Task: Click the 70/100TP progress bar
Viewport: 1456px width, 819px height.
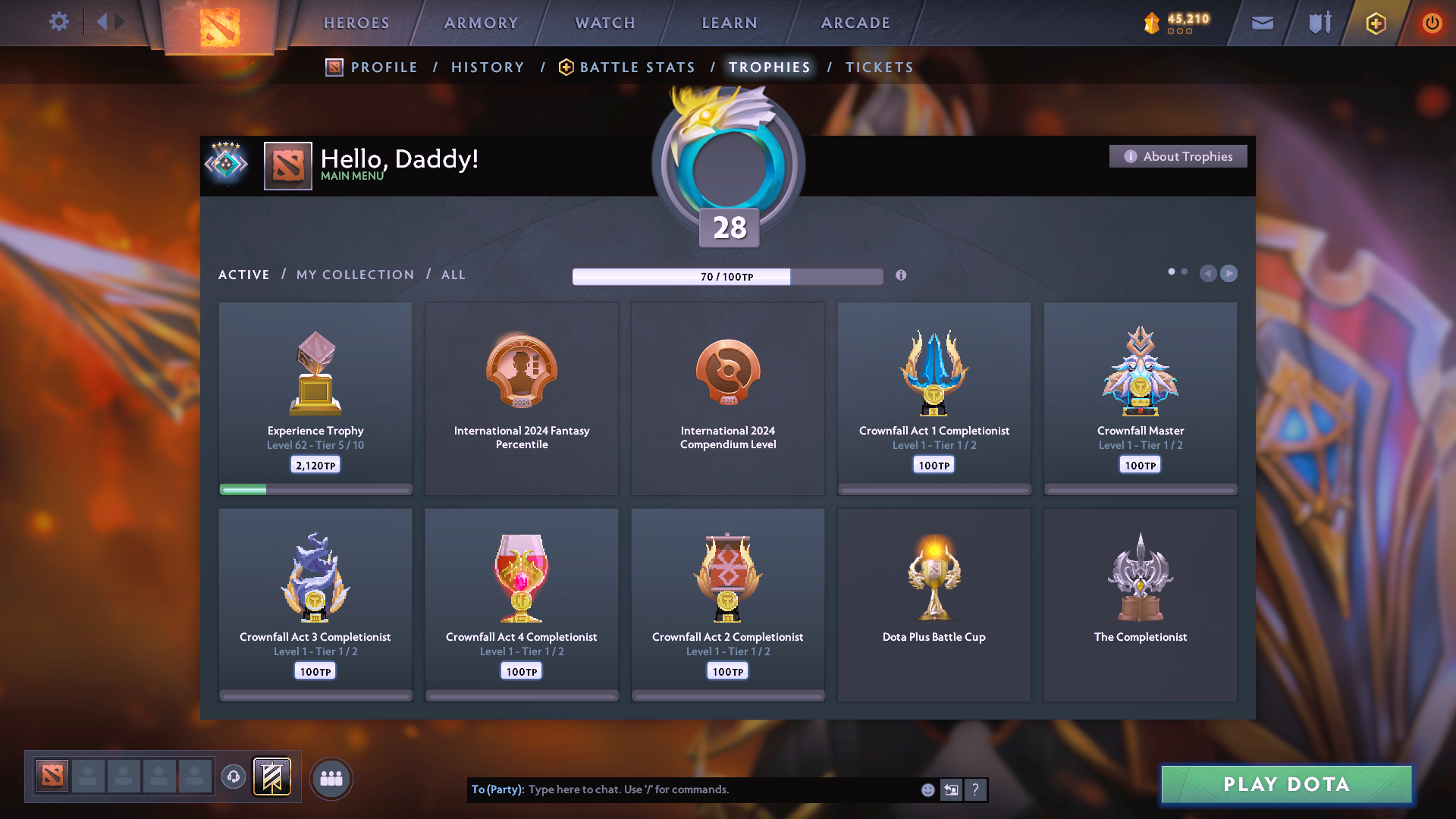Action: (x=727, y=276)
